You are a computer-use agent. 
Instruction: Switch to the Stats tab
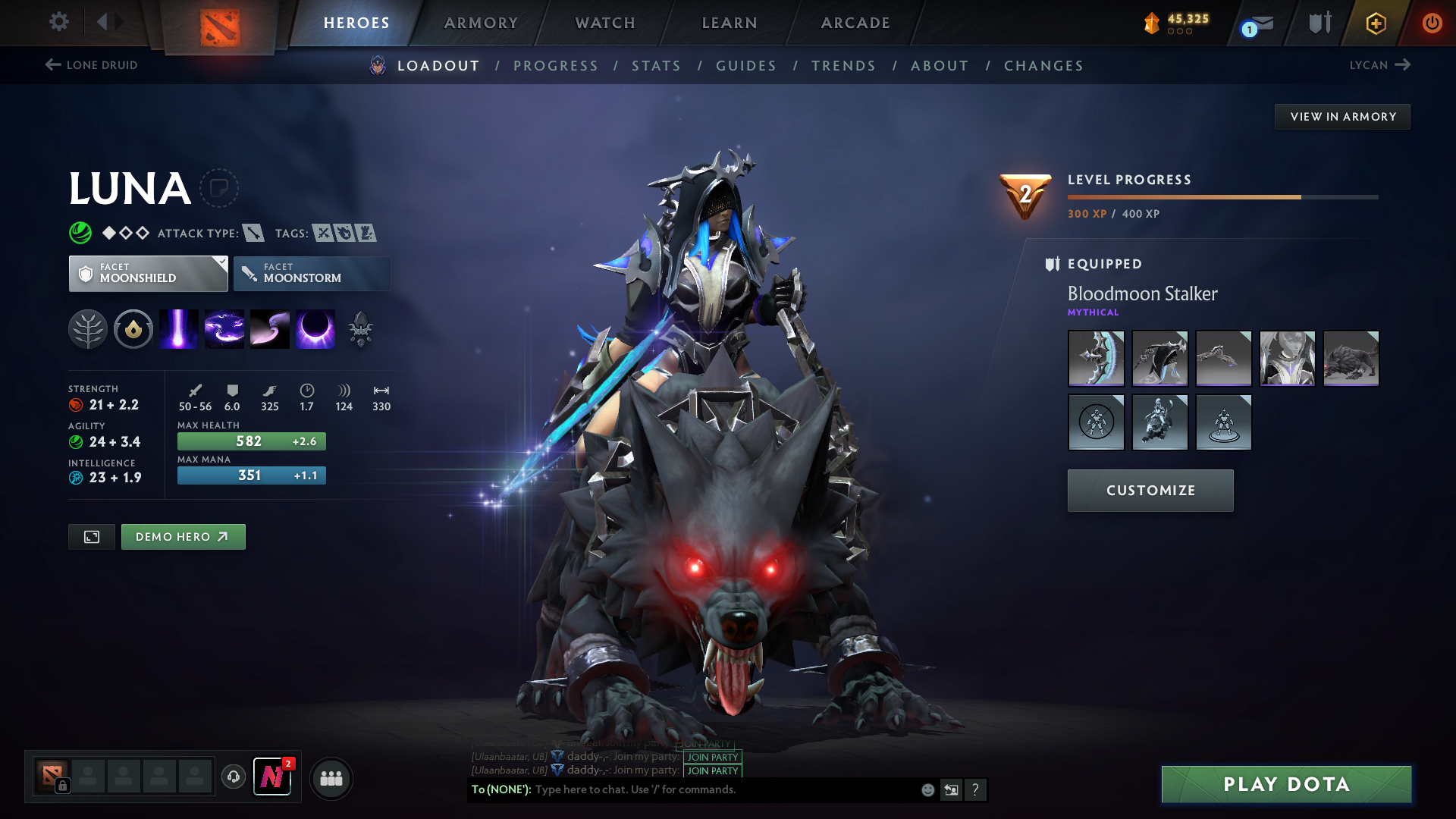pyautogui.click(x=656, y=66)
